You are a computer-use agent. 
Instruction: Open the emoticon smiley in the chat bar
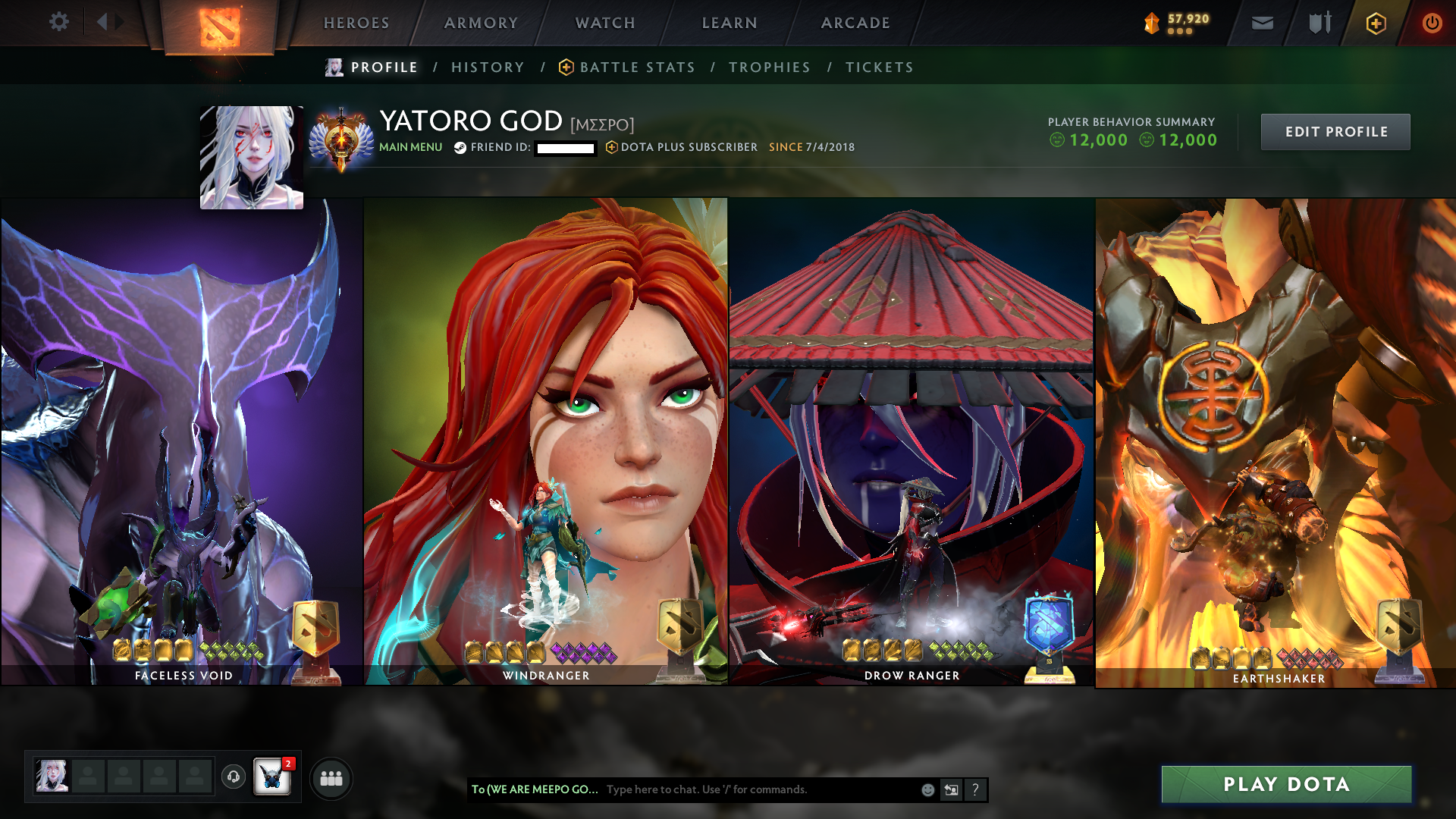[927, 789]
